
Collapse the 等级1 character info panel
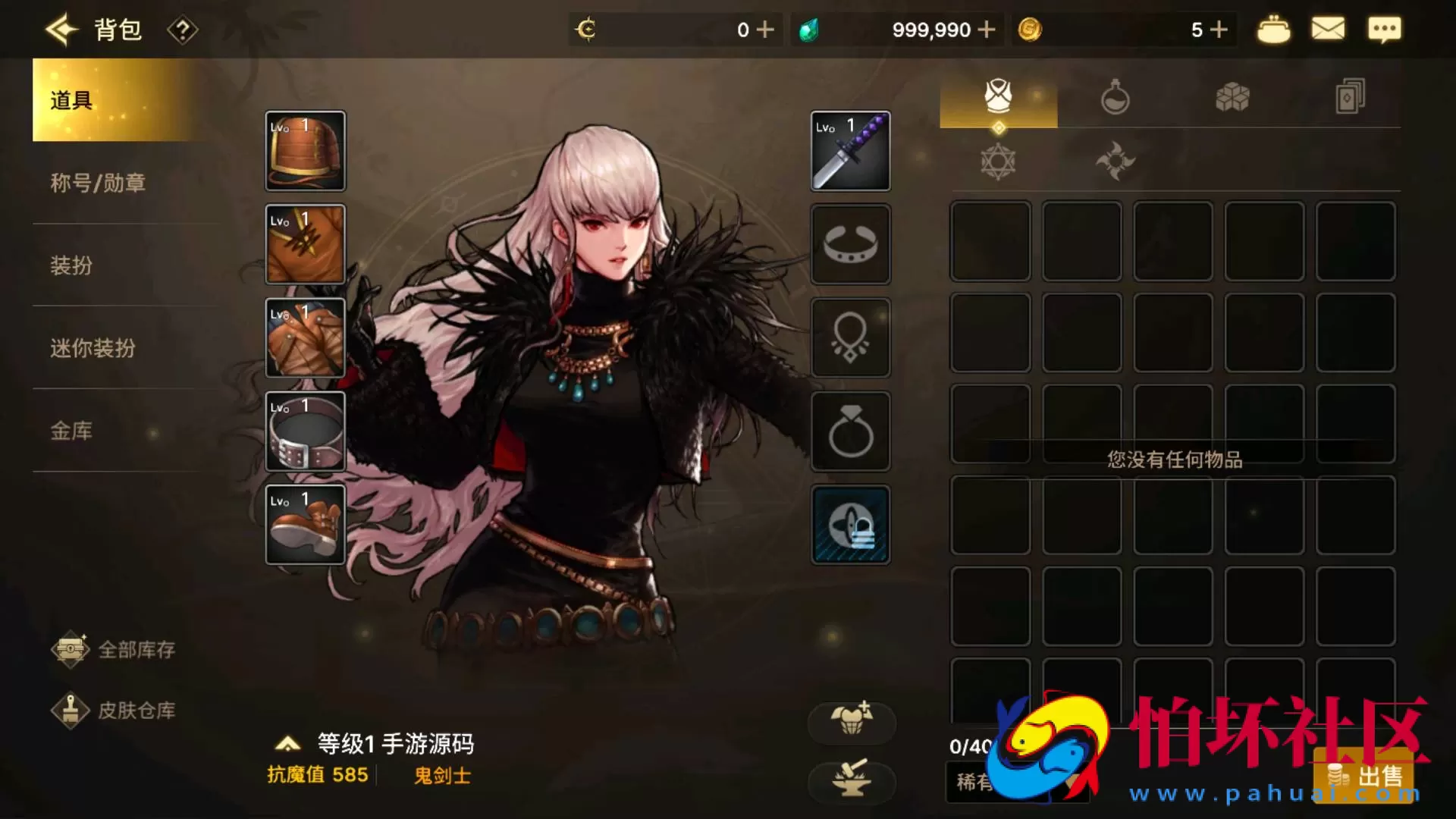point(288,745)
